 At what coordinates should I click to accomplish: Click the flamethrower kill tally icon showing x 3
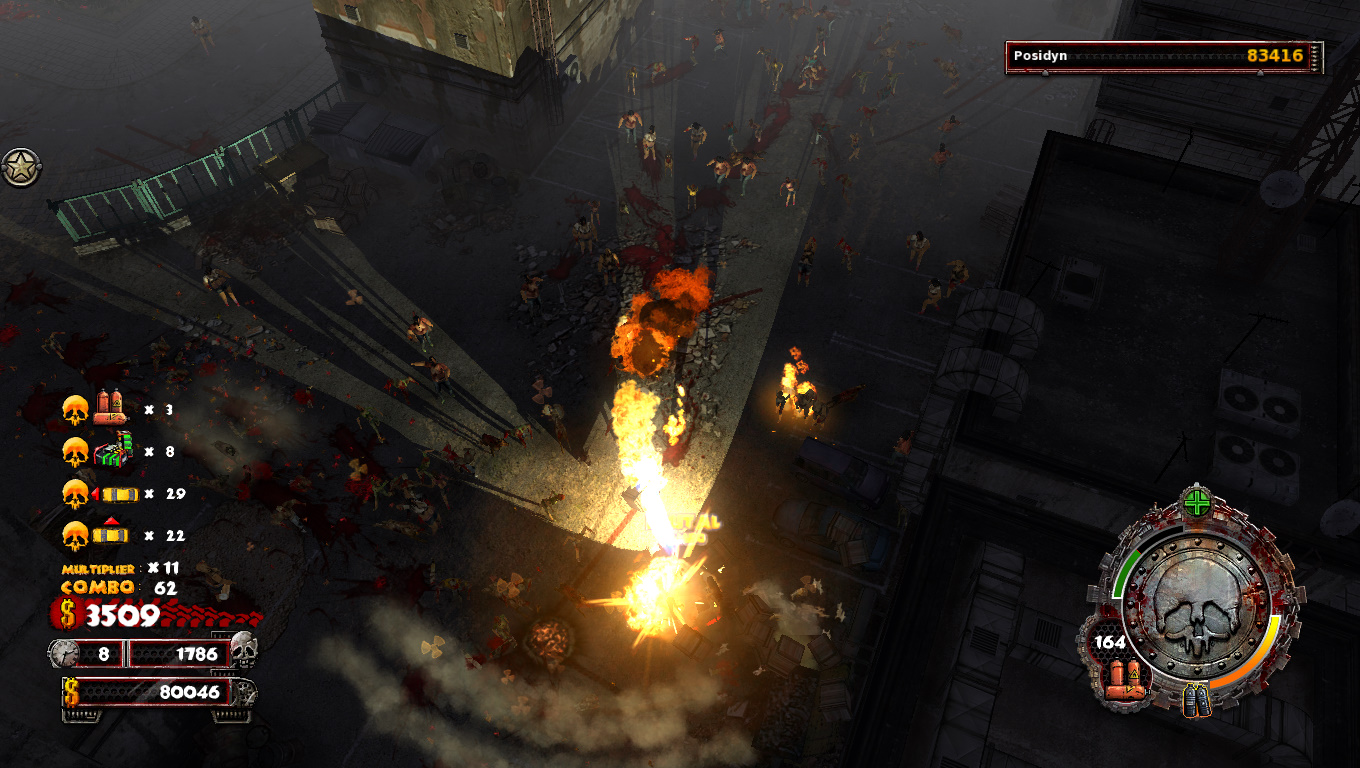[108, 408]
